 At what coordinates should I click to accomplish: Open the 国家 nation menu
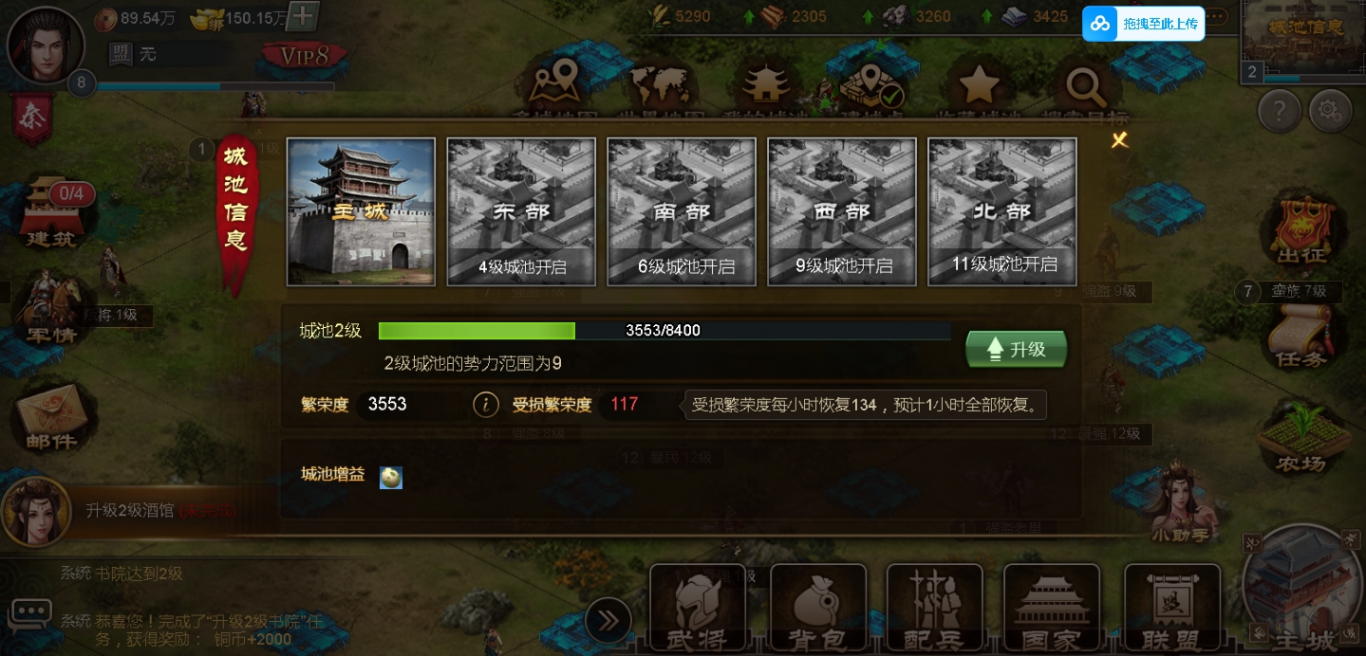[x=1051, y=608]
